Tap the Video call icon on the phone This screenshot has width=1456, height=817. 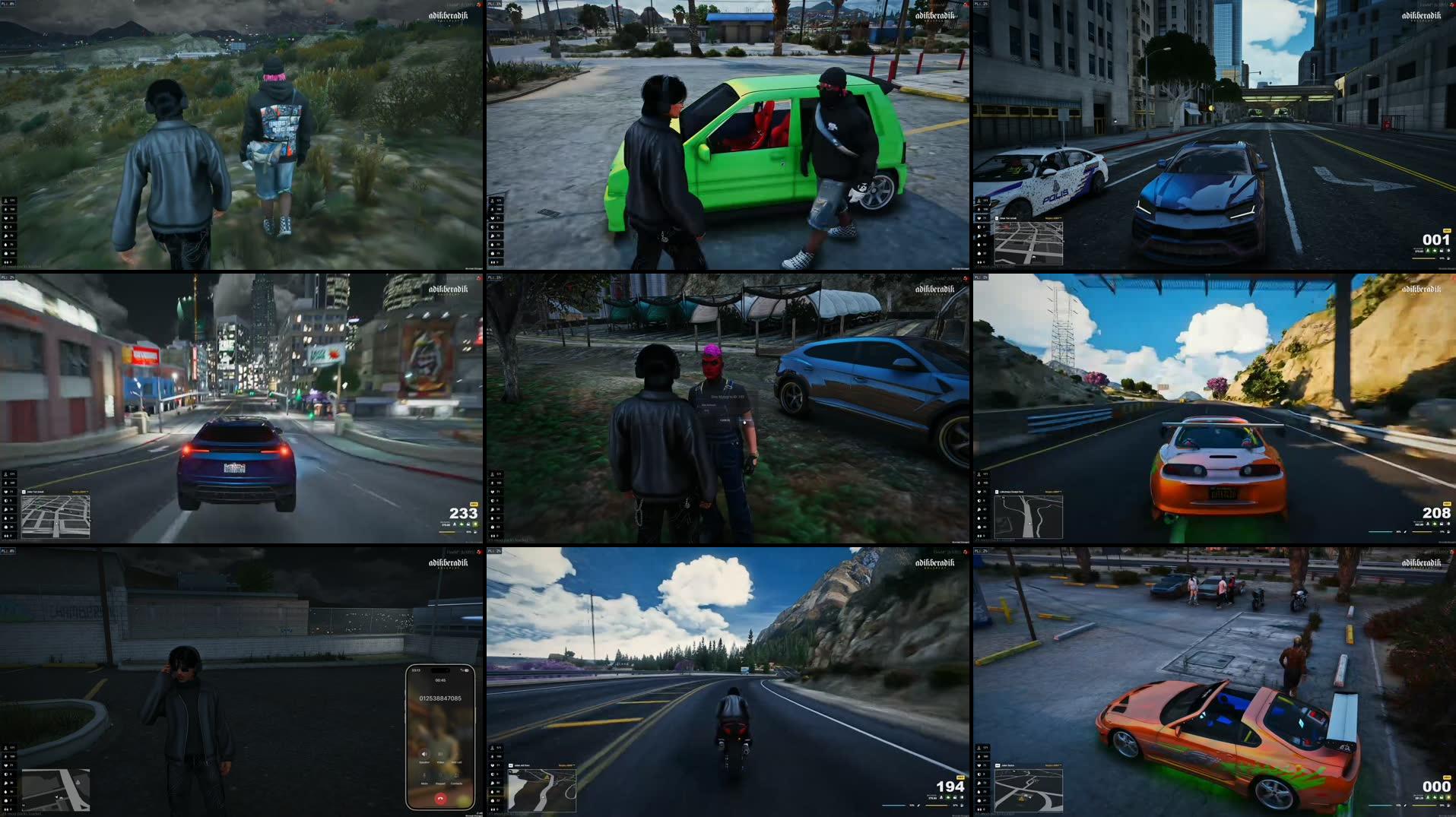[440, 754]
